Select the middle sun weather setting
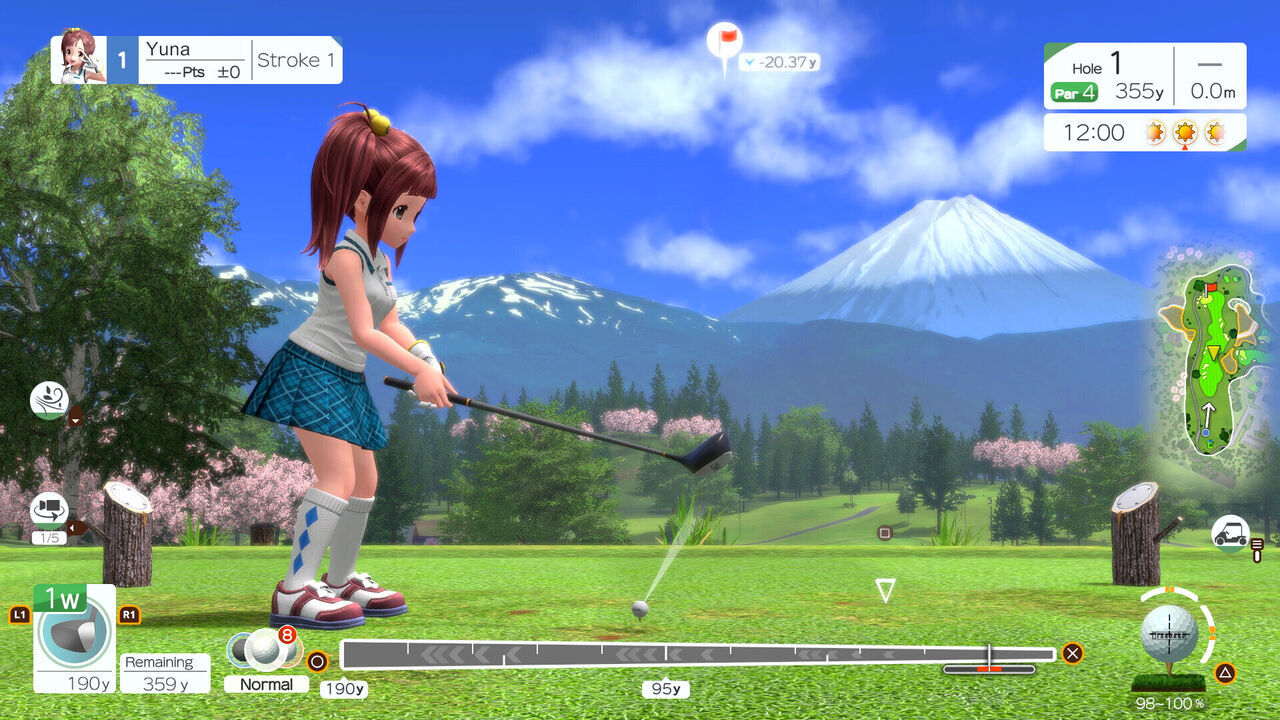Image resolution: width=1280 pixels, height=720 pixels. click(1185, 131)
